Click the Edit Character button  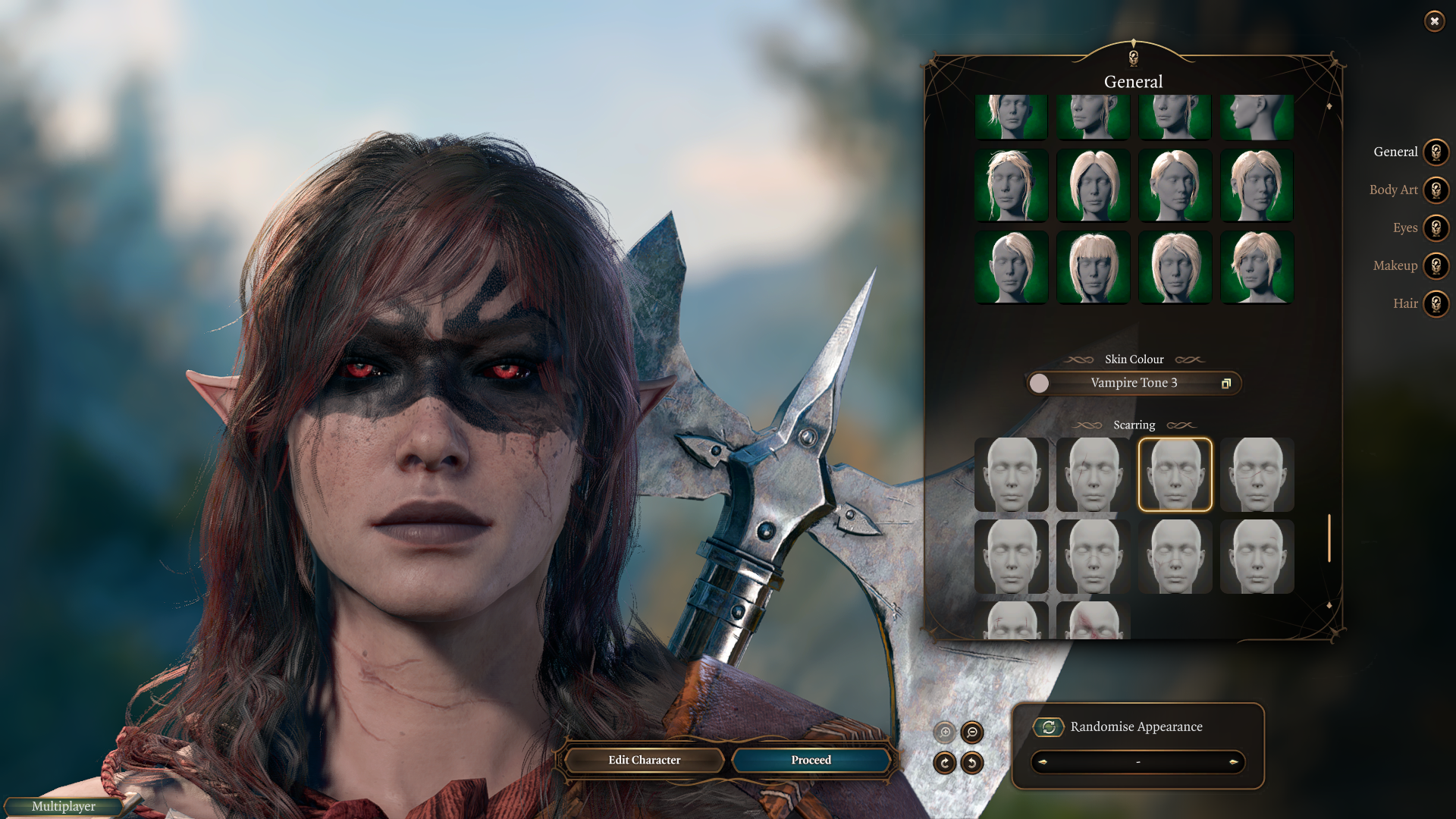pyautogui.click(x=644, y=760)
